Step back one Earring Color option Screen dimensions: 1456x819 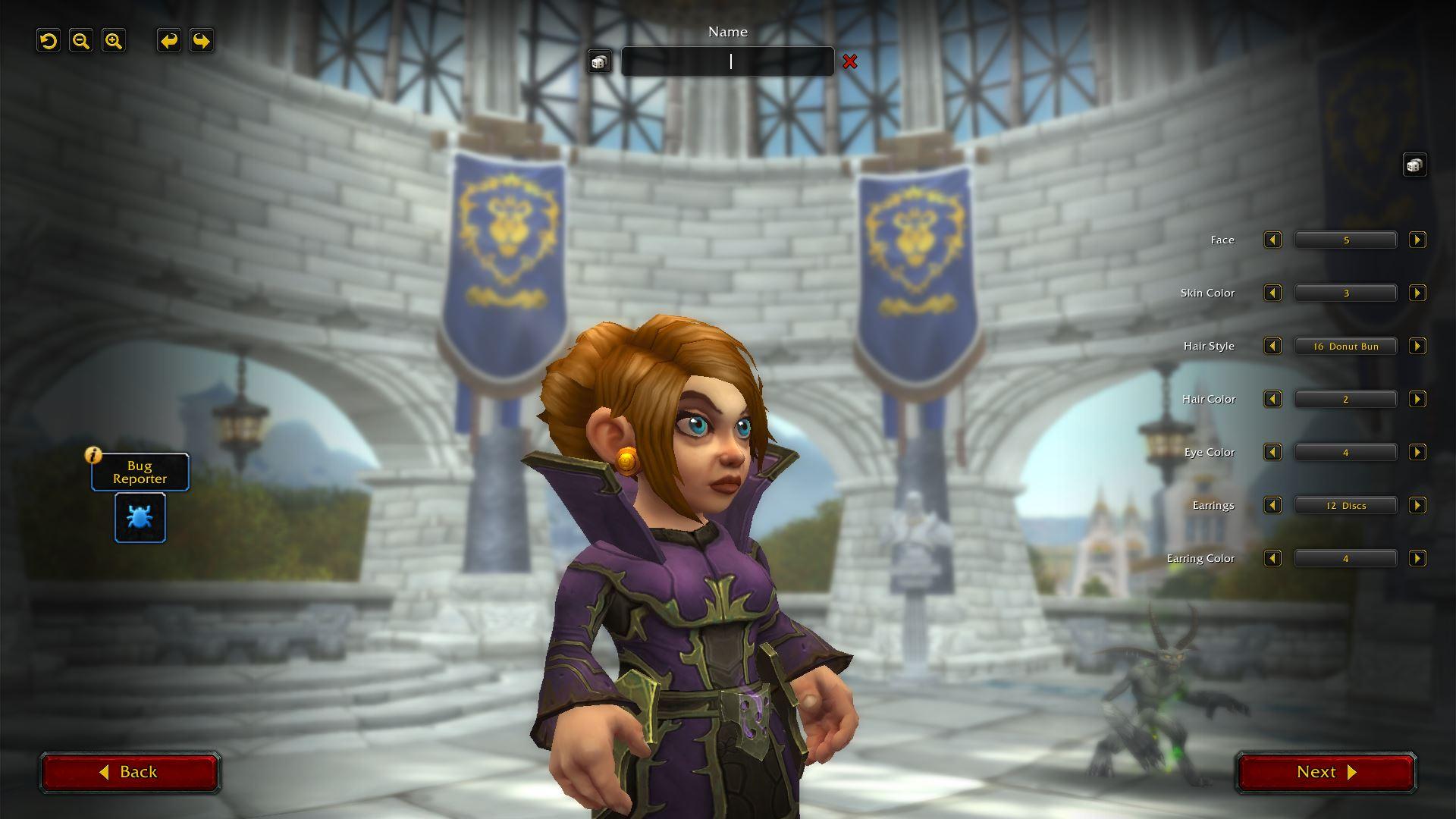pyautogui.click(x=1272, y=558)
